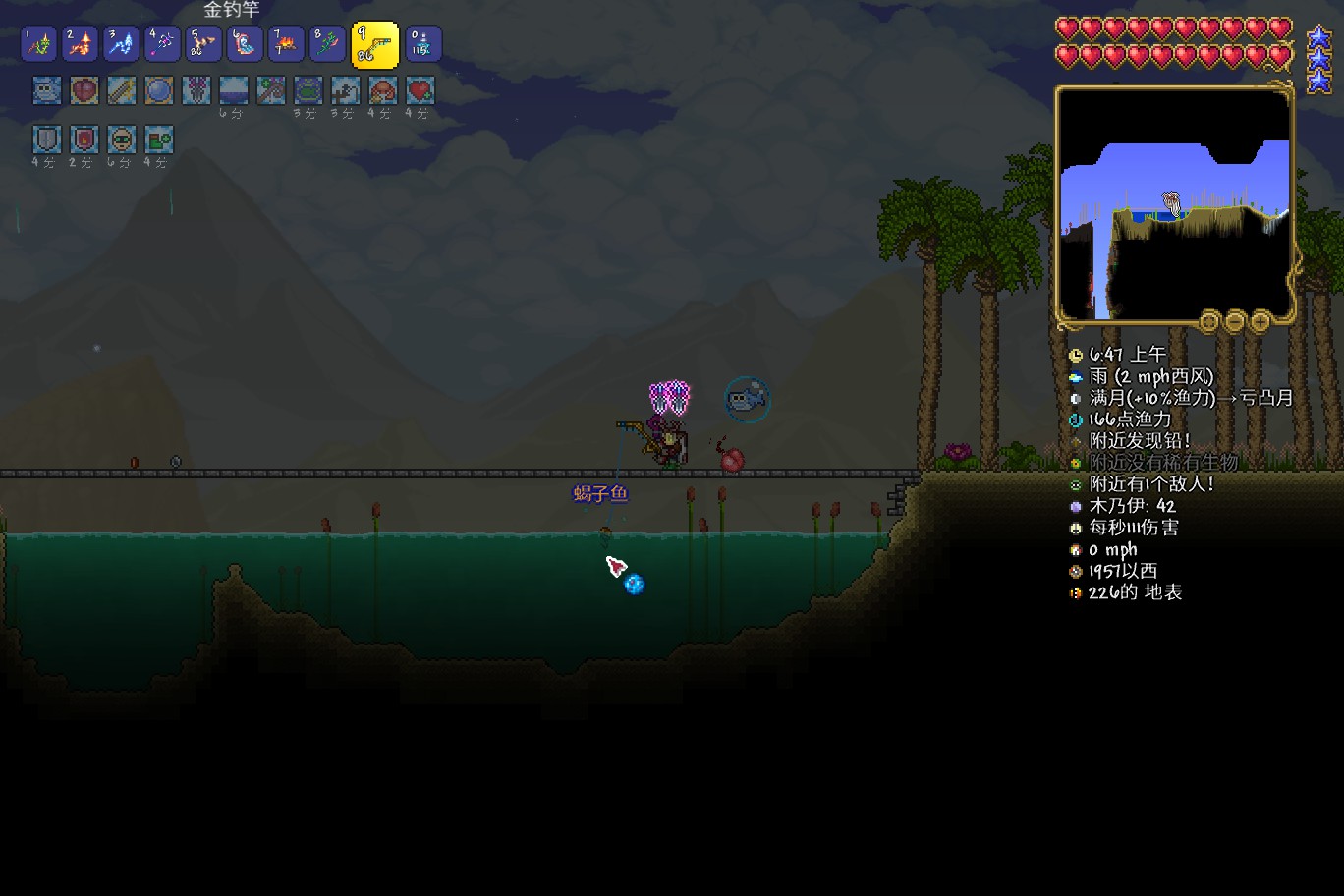Click the red heart lantern buff icon
The image size is (1344, 896).
pos(84,90)
